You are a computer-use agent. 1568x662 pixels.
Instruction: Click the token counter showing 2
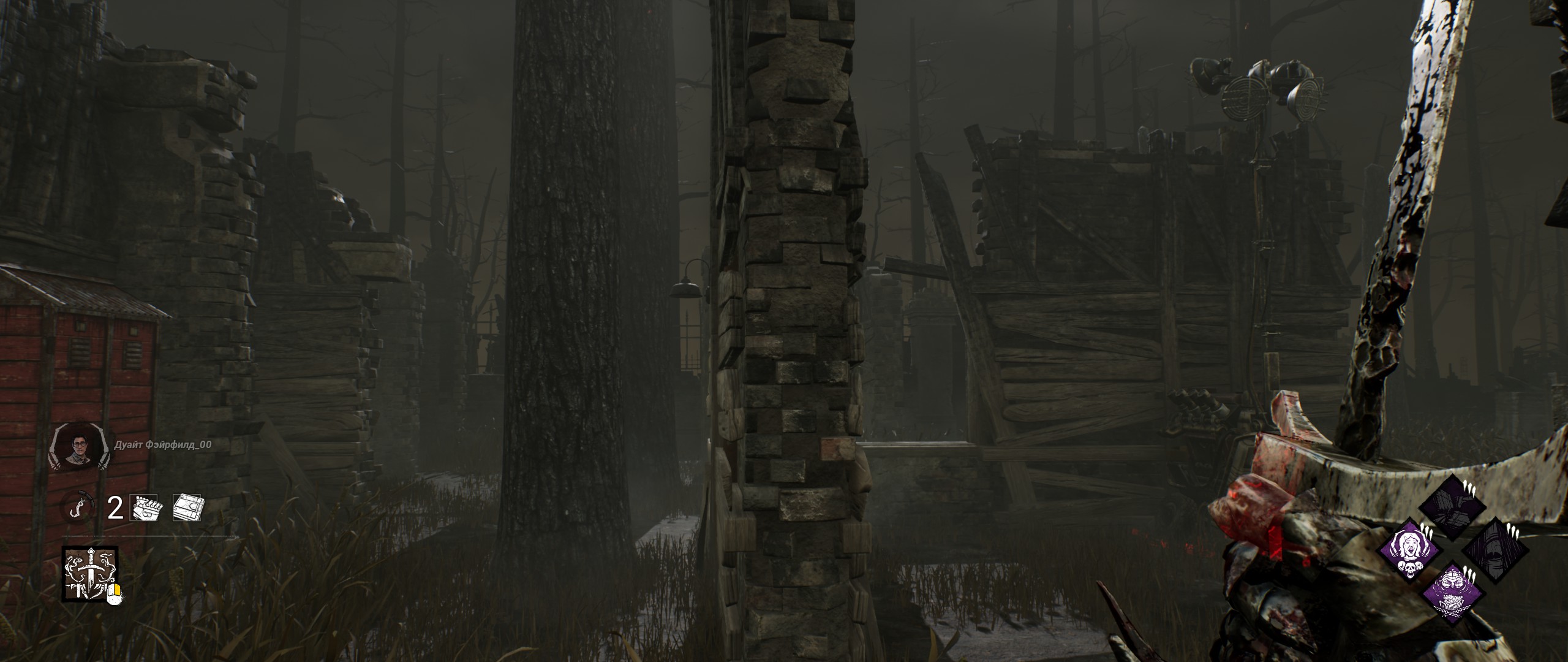[x=115, y=508]
